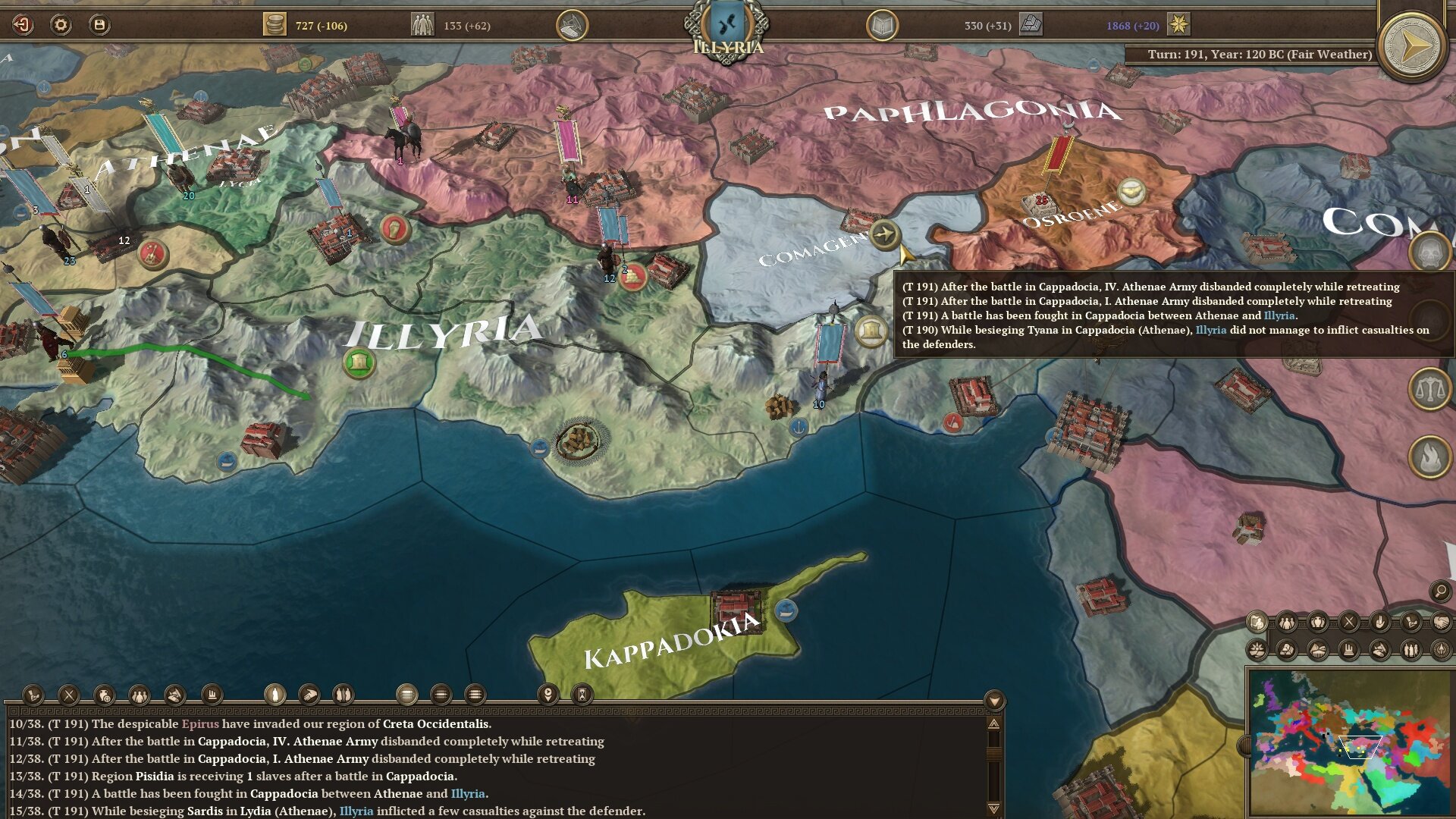Viewport: 1456px width, 819px height.
Task: Select the green temple marker in Illyria
Action: [x=359, y=362]
